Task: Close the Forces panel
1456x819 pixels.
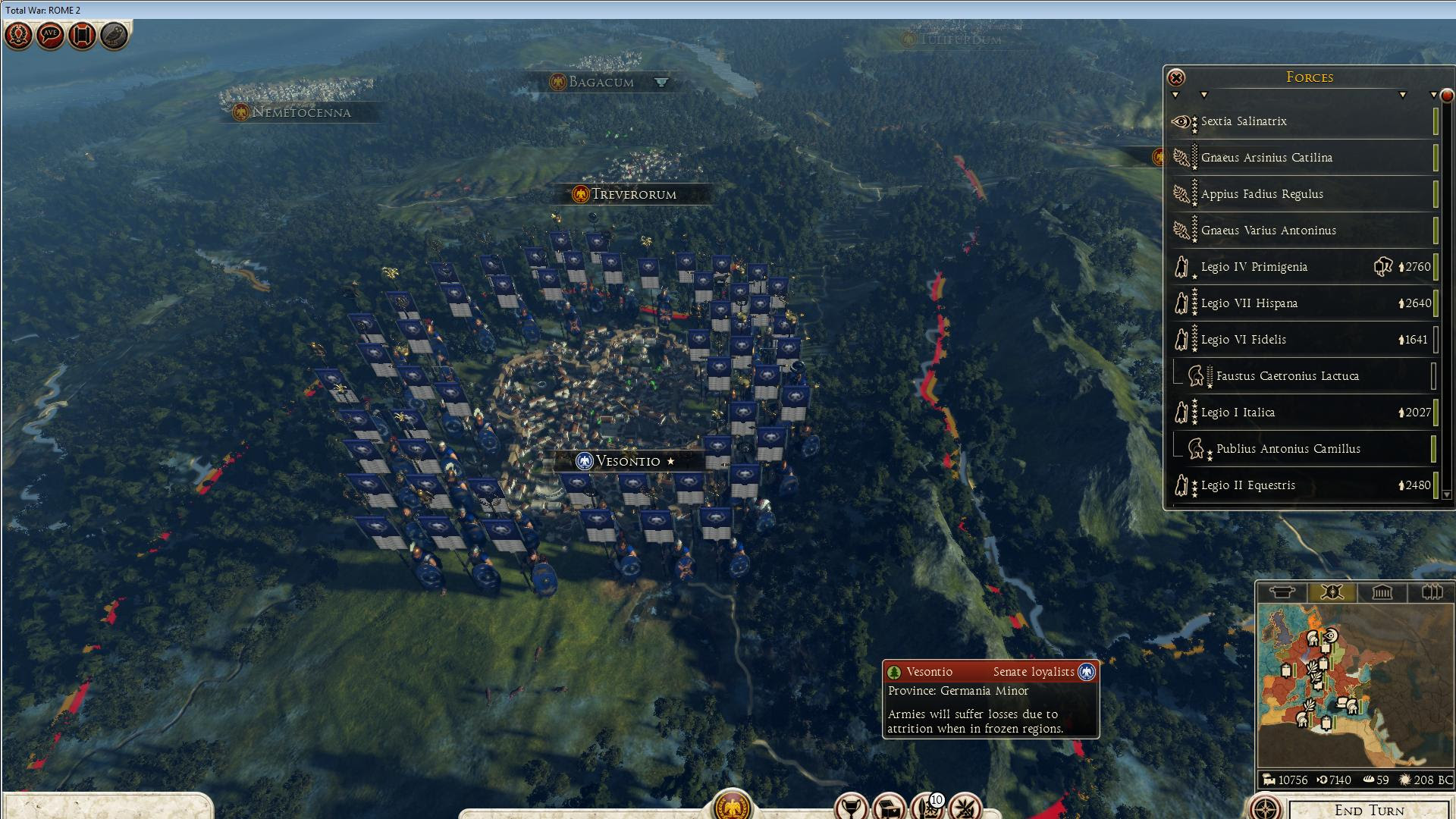Action: [1175, 77]
